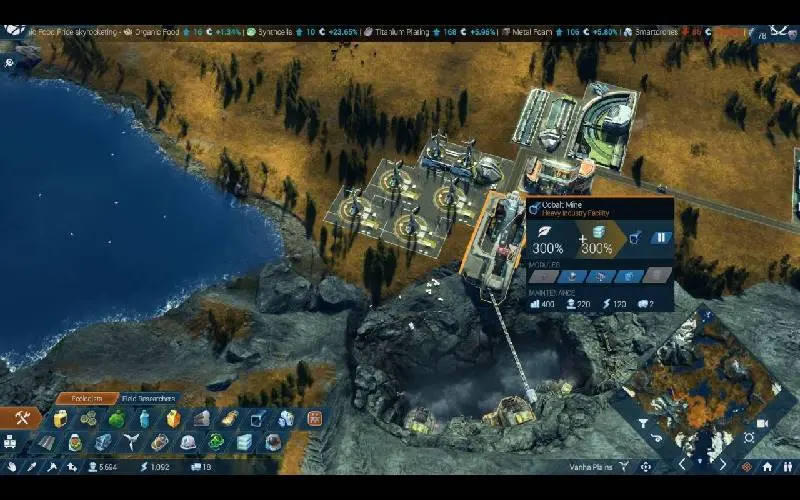Screen dimensions: 800x500
Task: Select the wind turbine building icon
Action: point(130,442)
